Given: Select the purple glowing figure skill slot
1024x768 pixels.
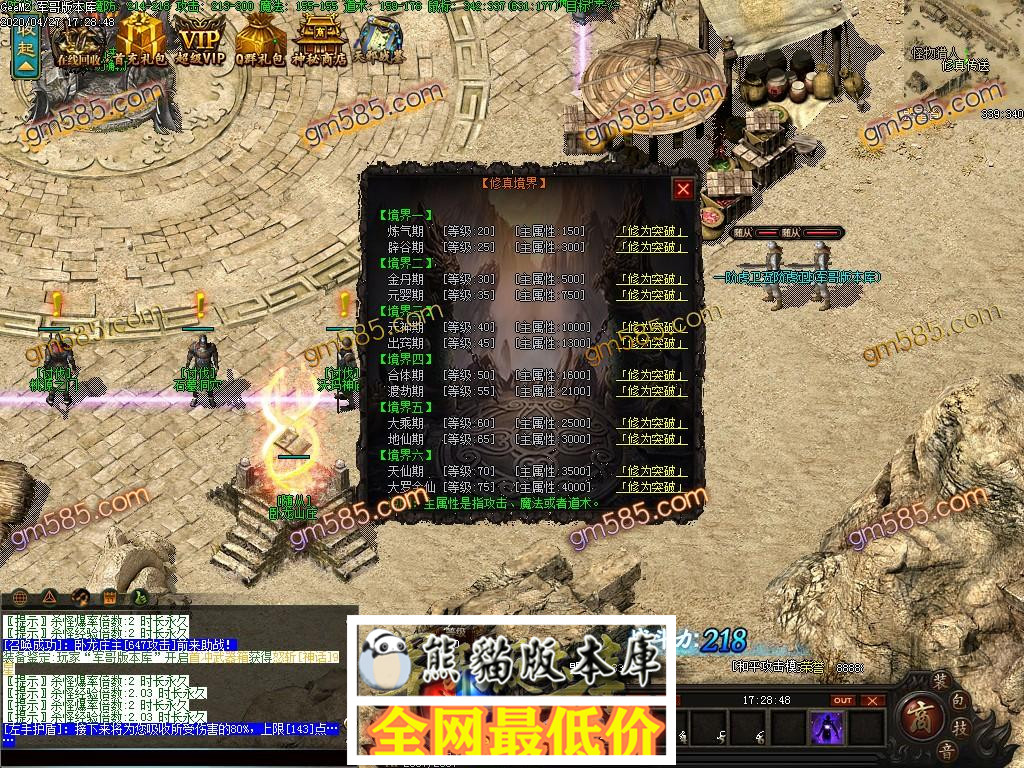Looking at the screenshot, I should (x=827, y=726).
